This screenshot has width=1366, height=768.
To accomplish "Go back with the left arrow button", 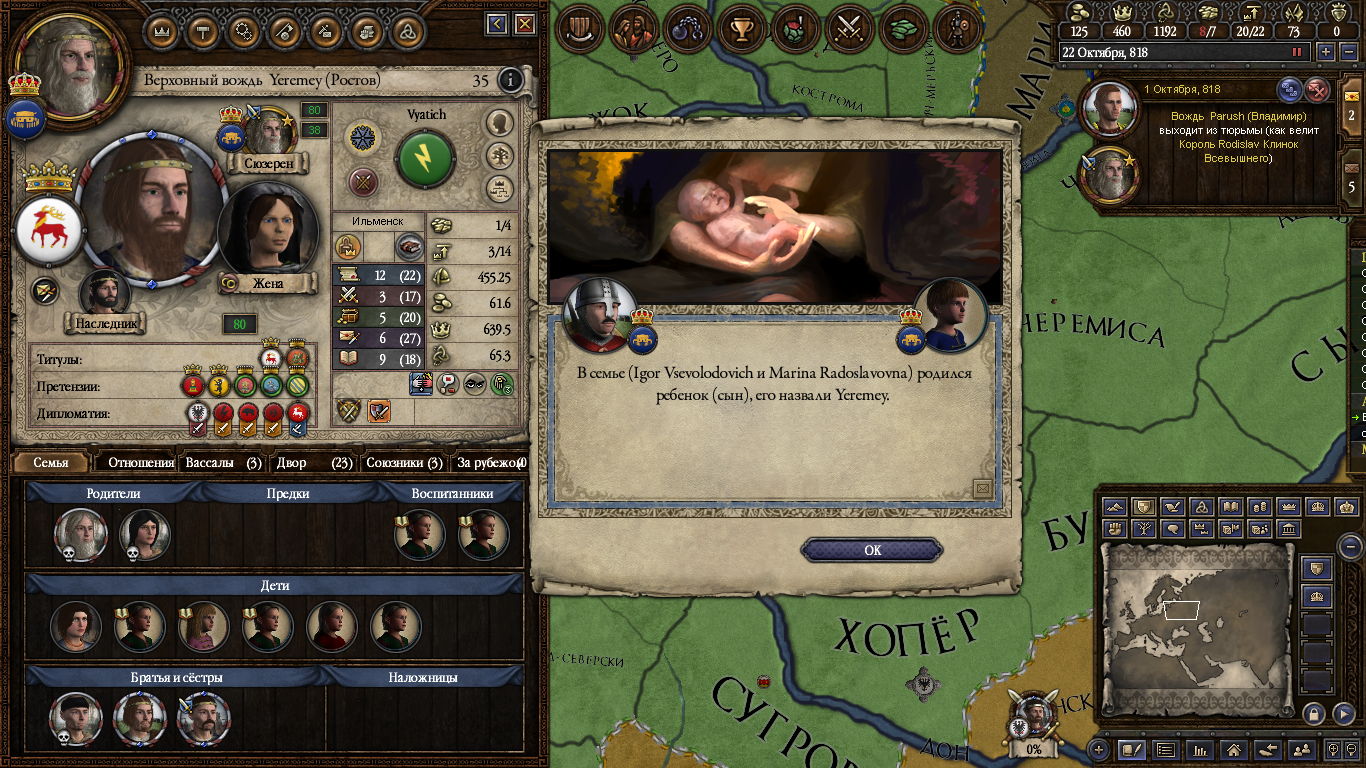I will click(x=496, y=24).
